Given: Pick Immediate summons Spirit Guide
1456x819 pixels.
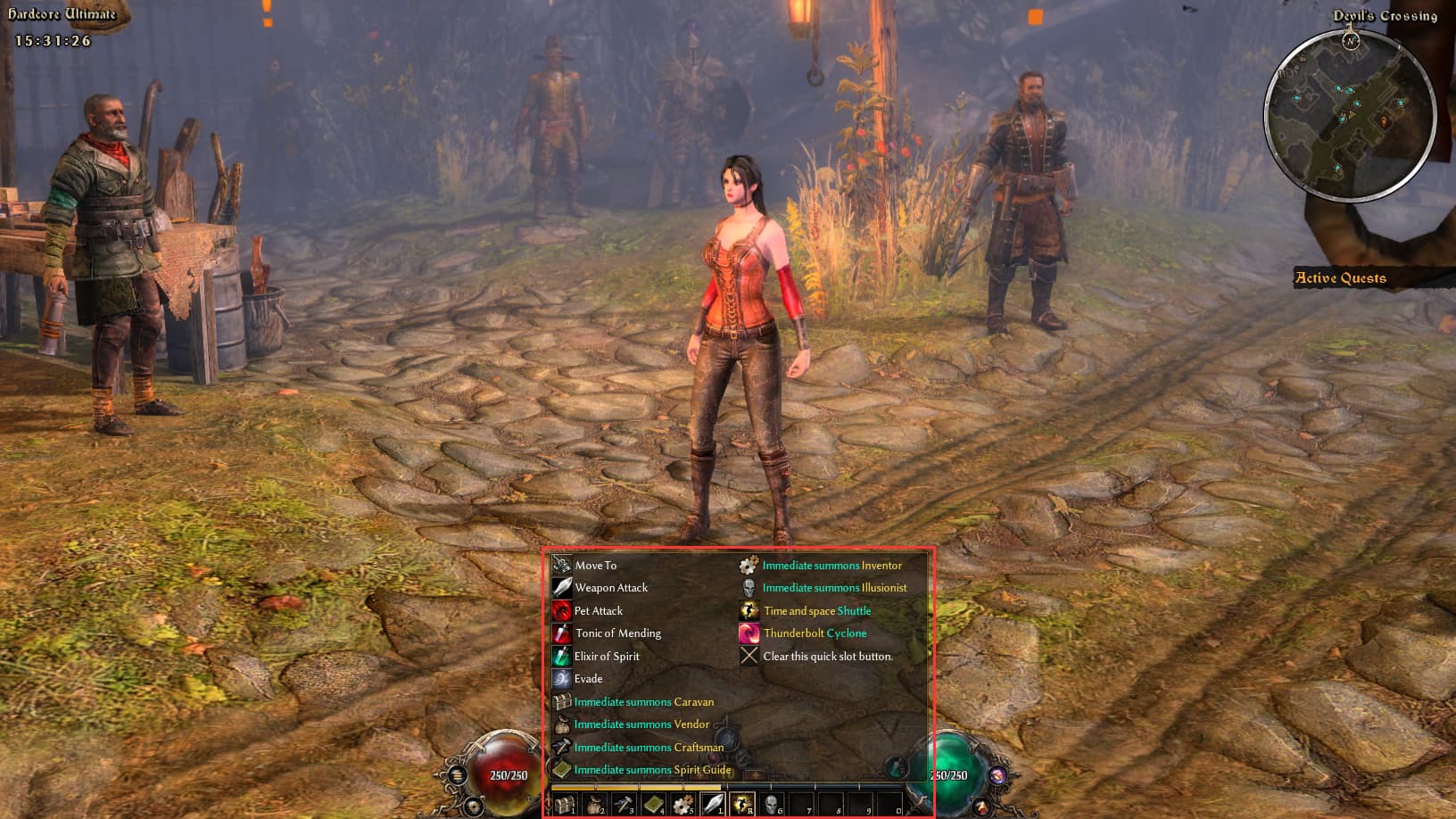Looking at the screenshot, I should click(652, 770).
